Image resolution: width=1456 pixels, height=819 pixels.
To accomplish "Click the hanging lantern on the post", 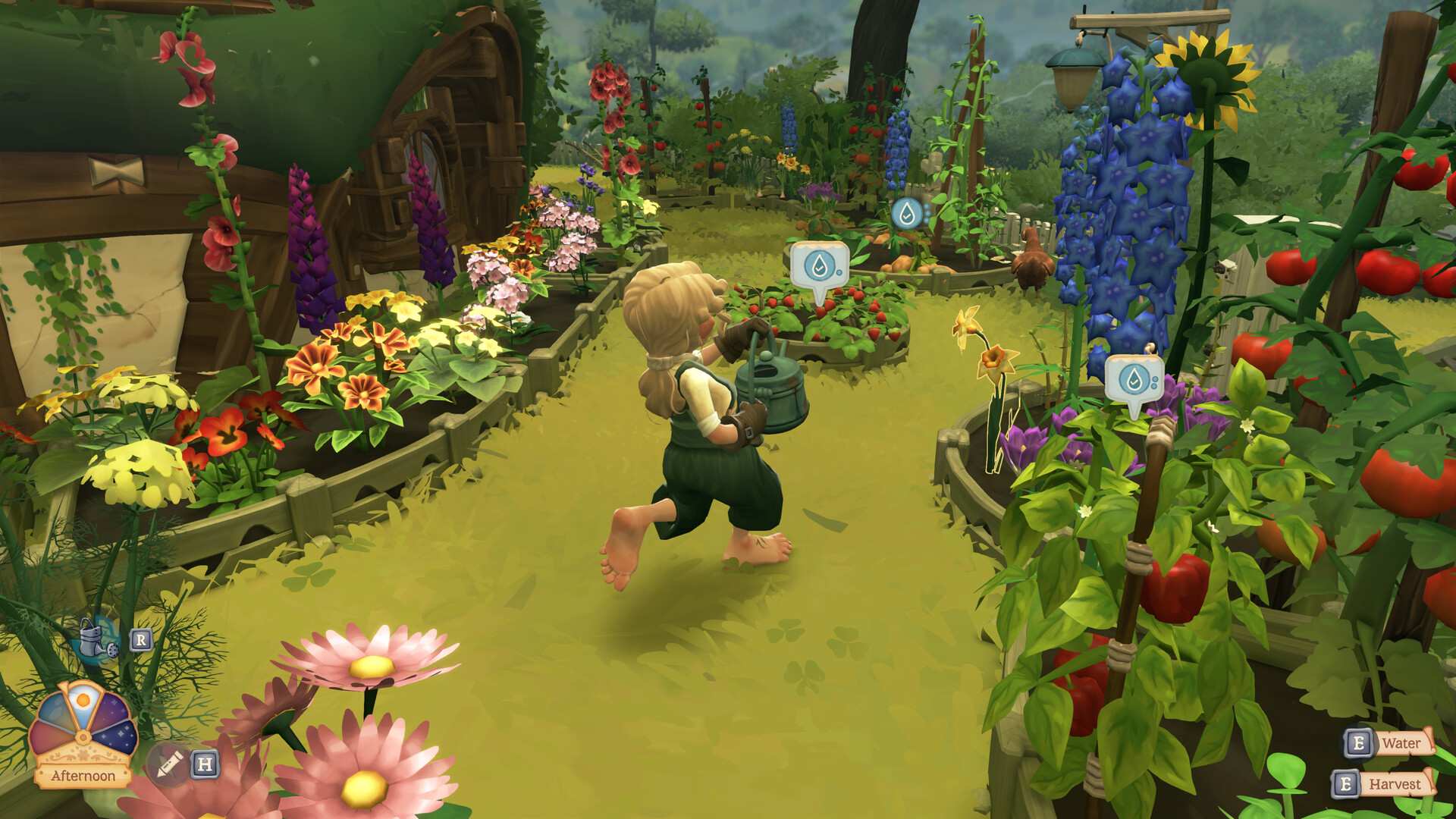I will (x=1075, y=72).
